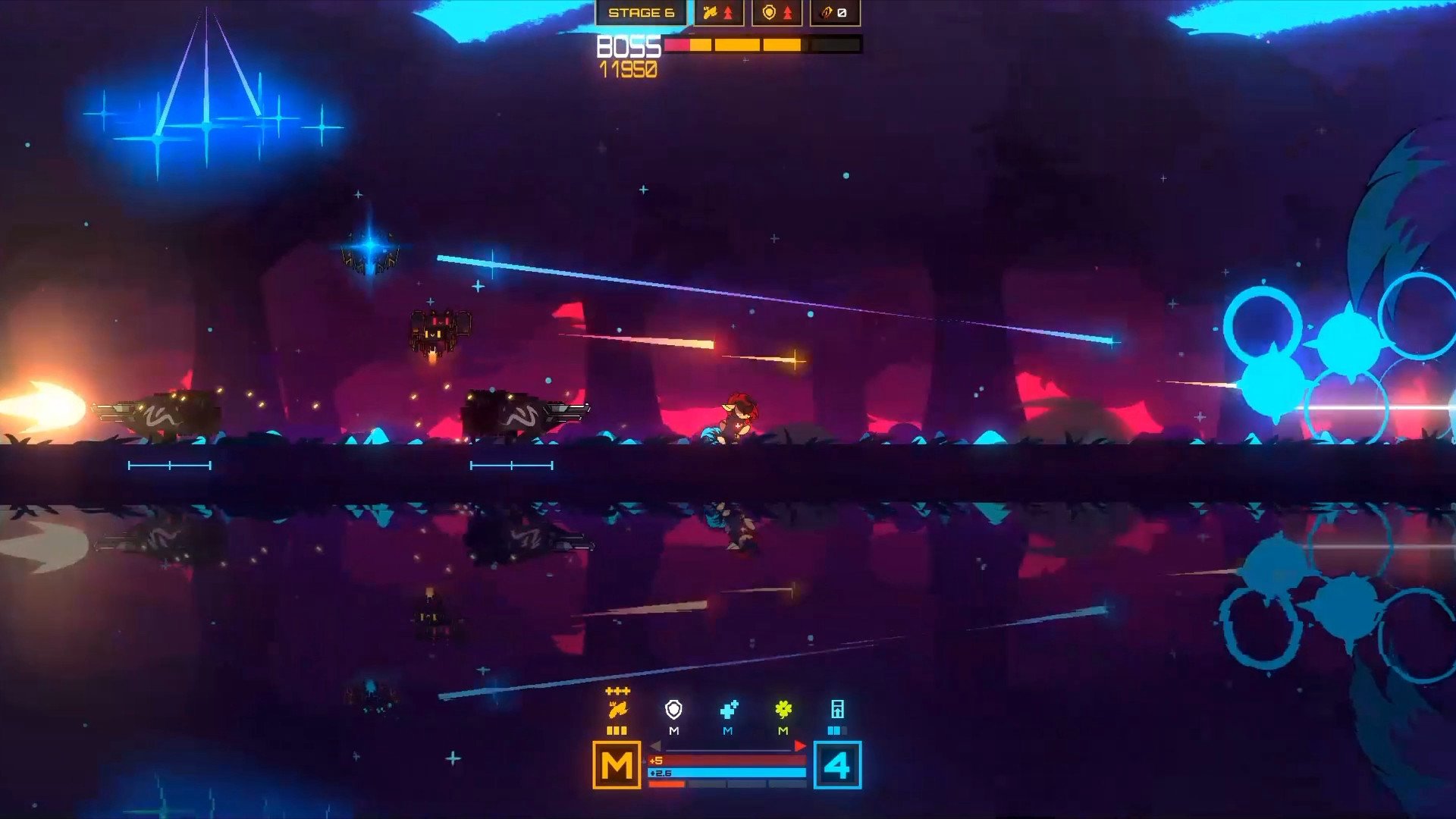
Task: Click the white shield stat icon
Action: point(673,710)
